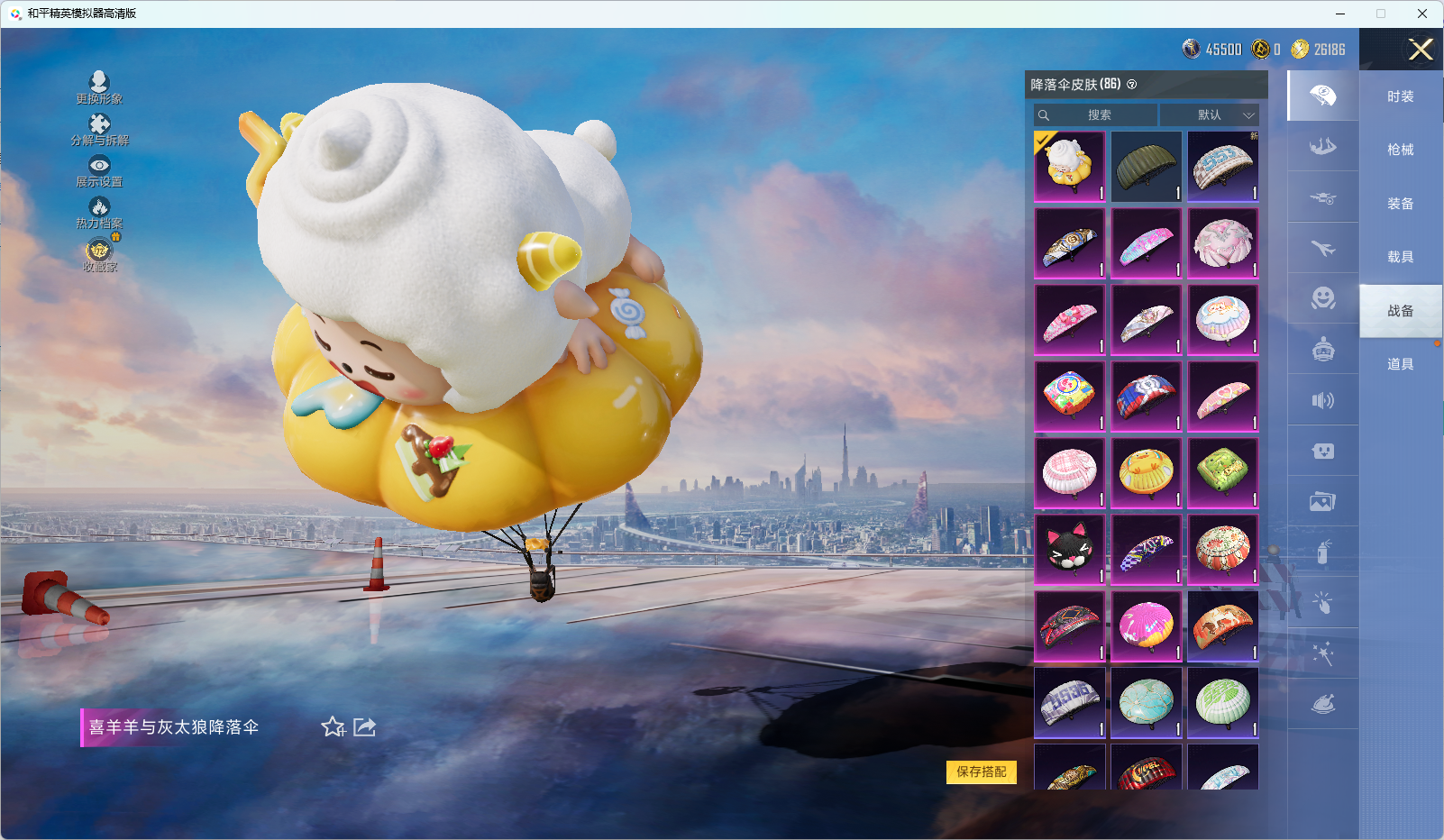Open 展示设置 display settings
The width and height of the screenshot is (1444, 840).
point(99,170)
